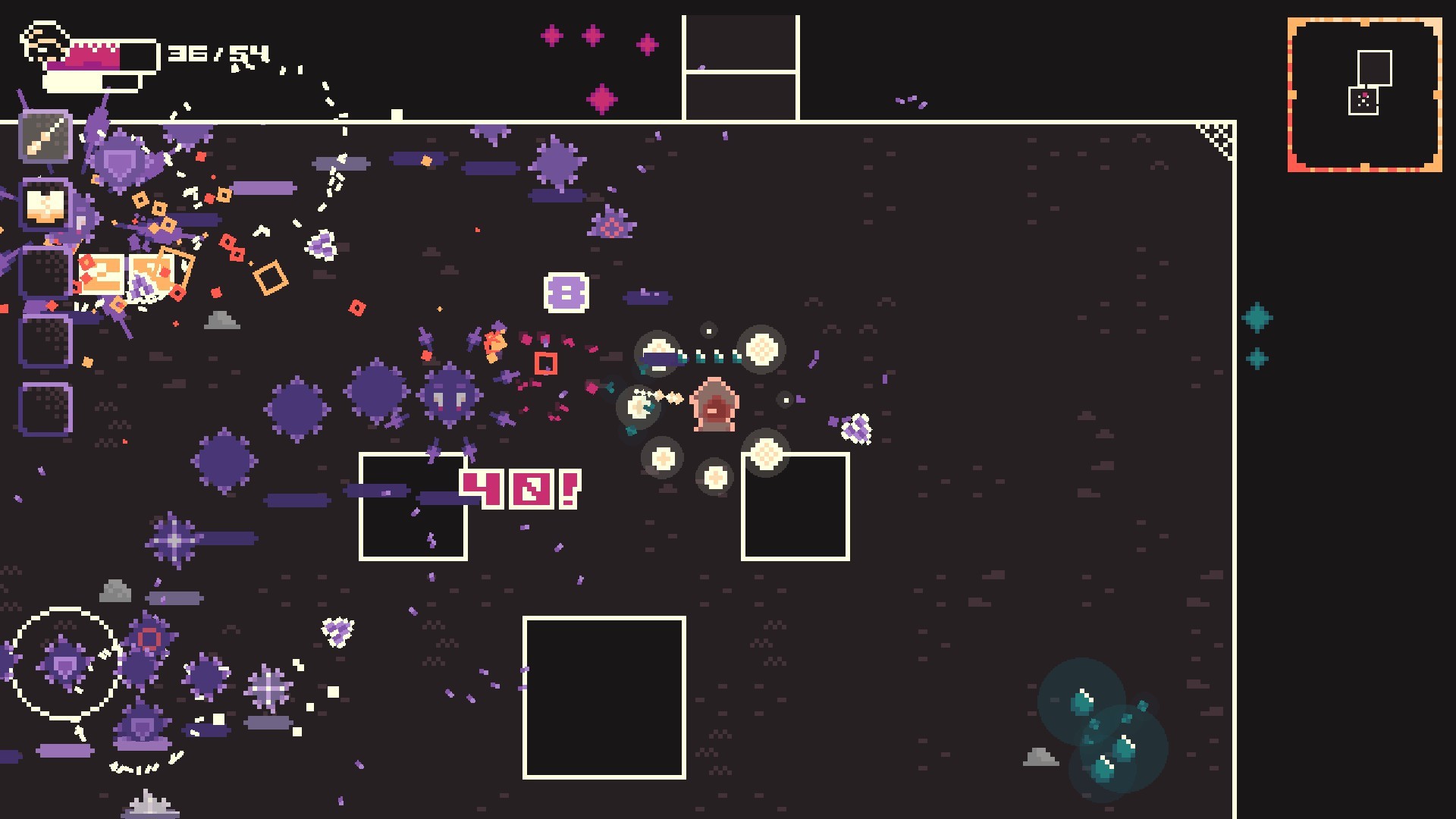The width and height of the screenshot is (1456, 819).
Task: Click the dark square outline right of the player
Action: pyautogui.click(x=795, y=507)
